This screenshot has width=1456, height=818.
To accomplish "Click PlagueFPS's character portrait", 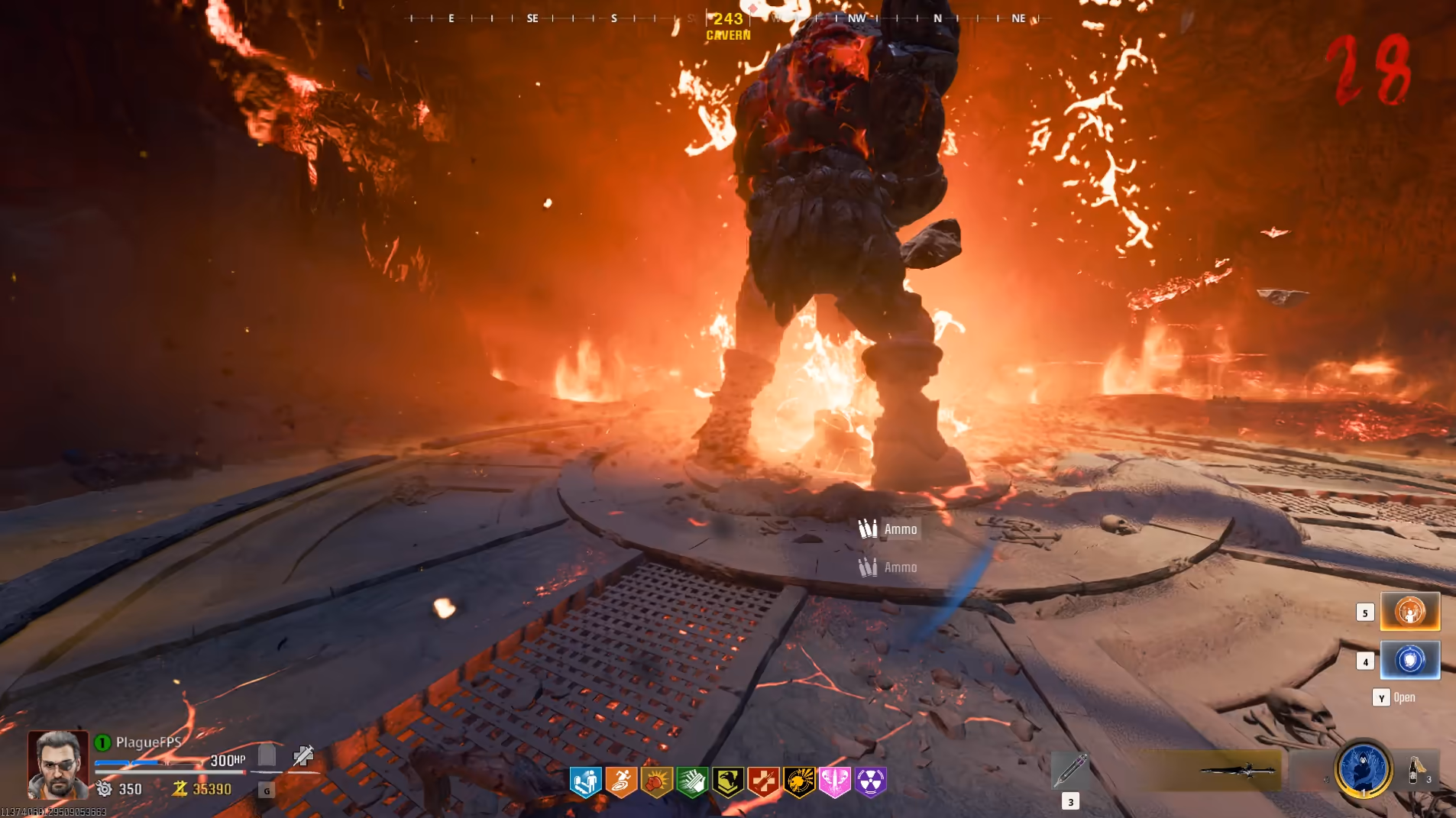I will pyautogui.click(x=57, y=765).
